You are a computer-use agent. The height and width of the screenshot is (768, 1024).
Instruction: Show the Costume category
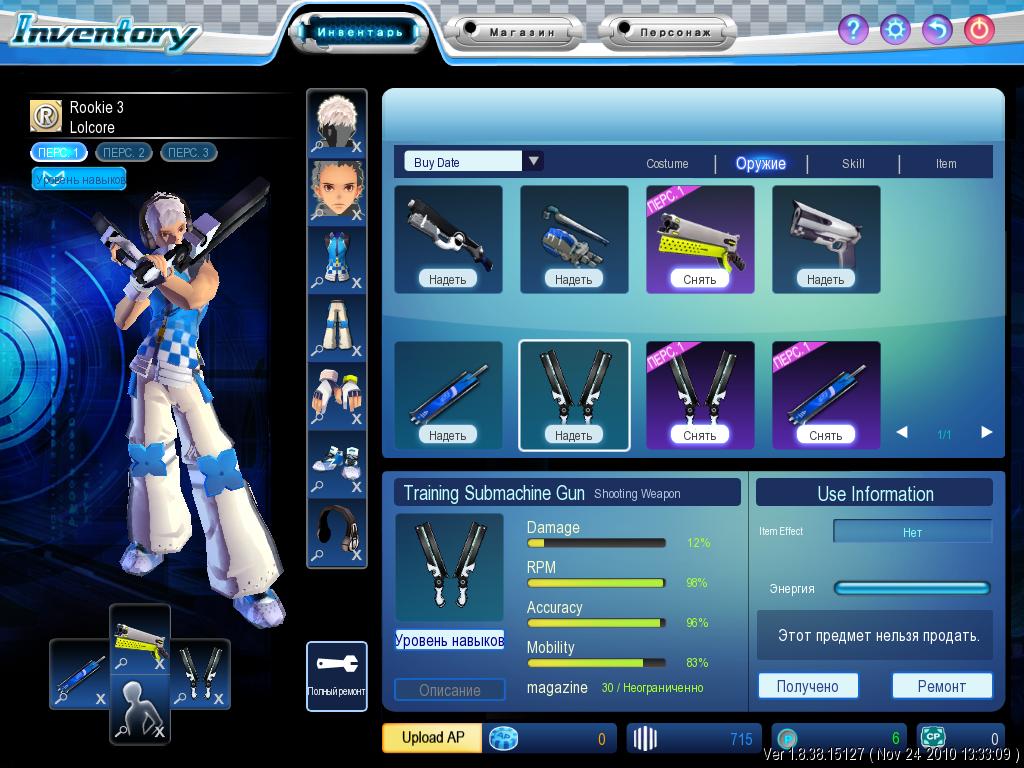click(x=667, y=164)
